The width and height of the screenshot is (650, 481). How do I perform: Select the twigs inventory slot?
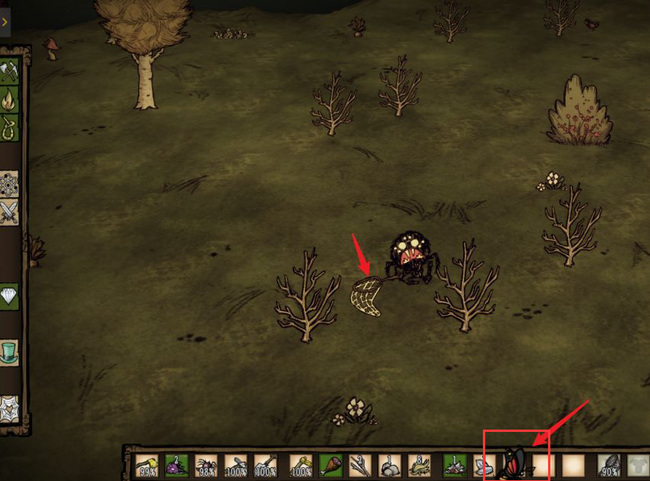359,466
